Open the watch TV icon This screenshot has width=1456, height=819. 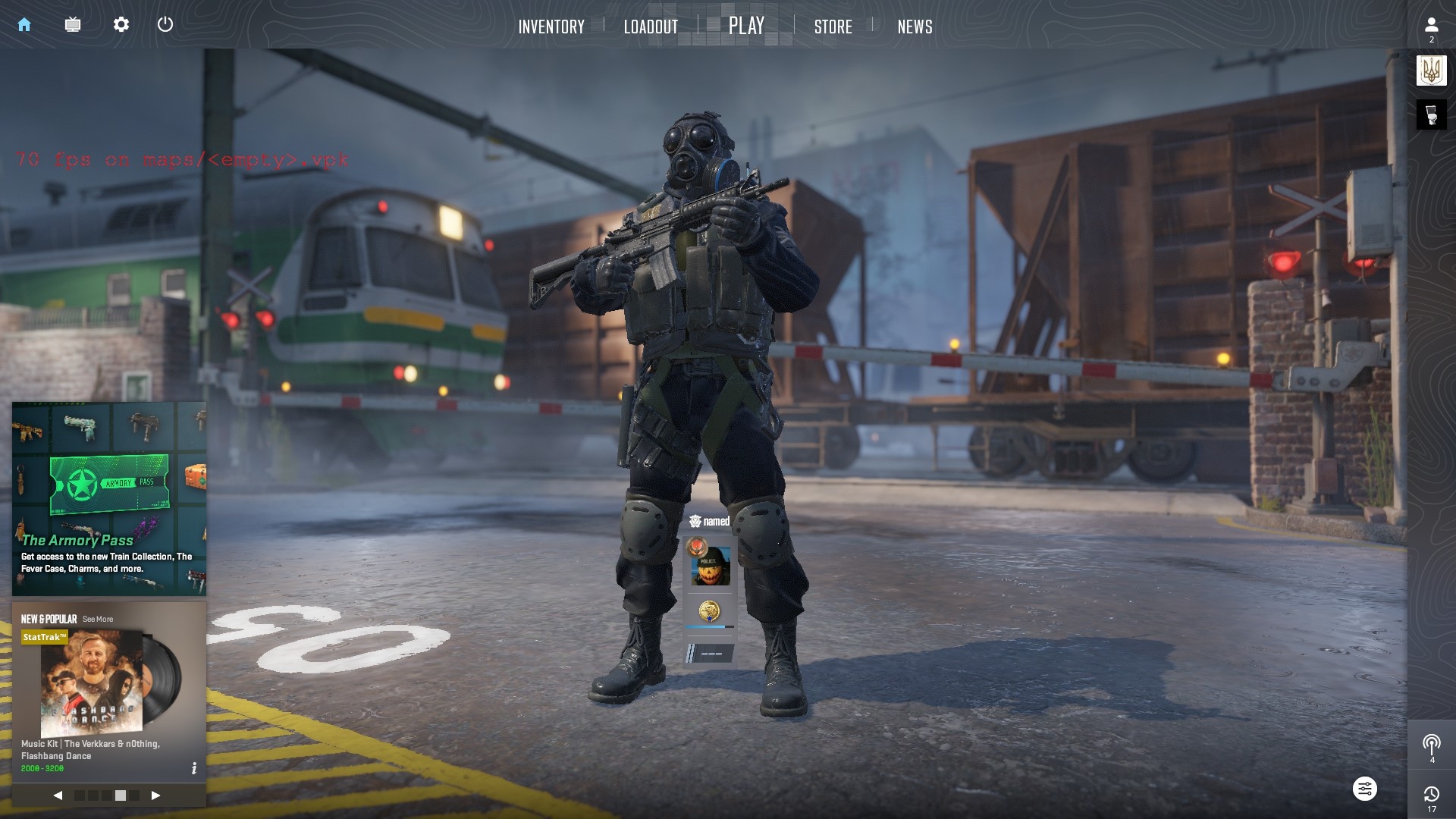click(73, 24)
